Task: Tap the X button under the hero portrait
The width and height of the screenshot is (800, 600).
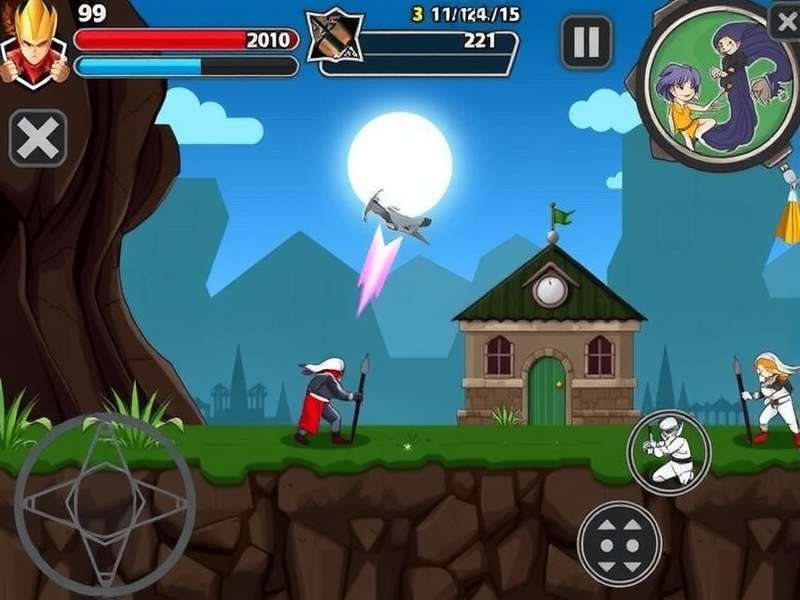Action: click(x=38, y=138)
